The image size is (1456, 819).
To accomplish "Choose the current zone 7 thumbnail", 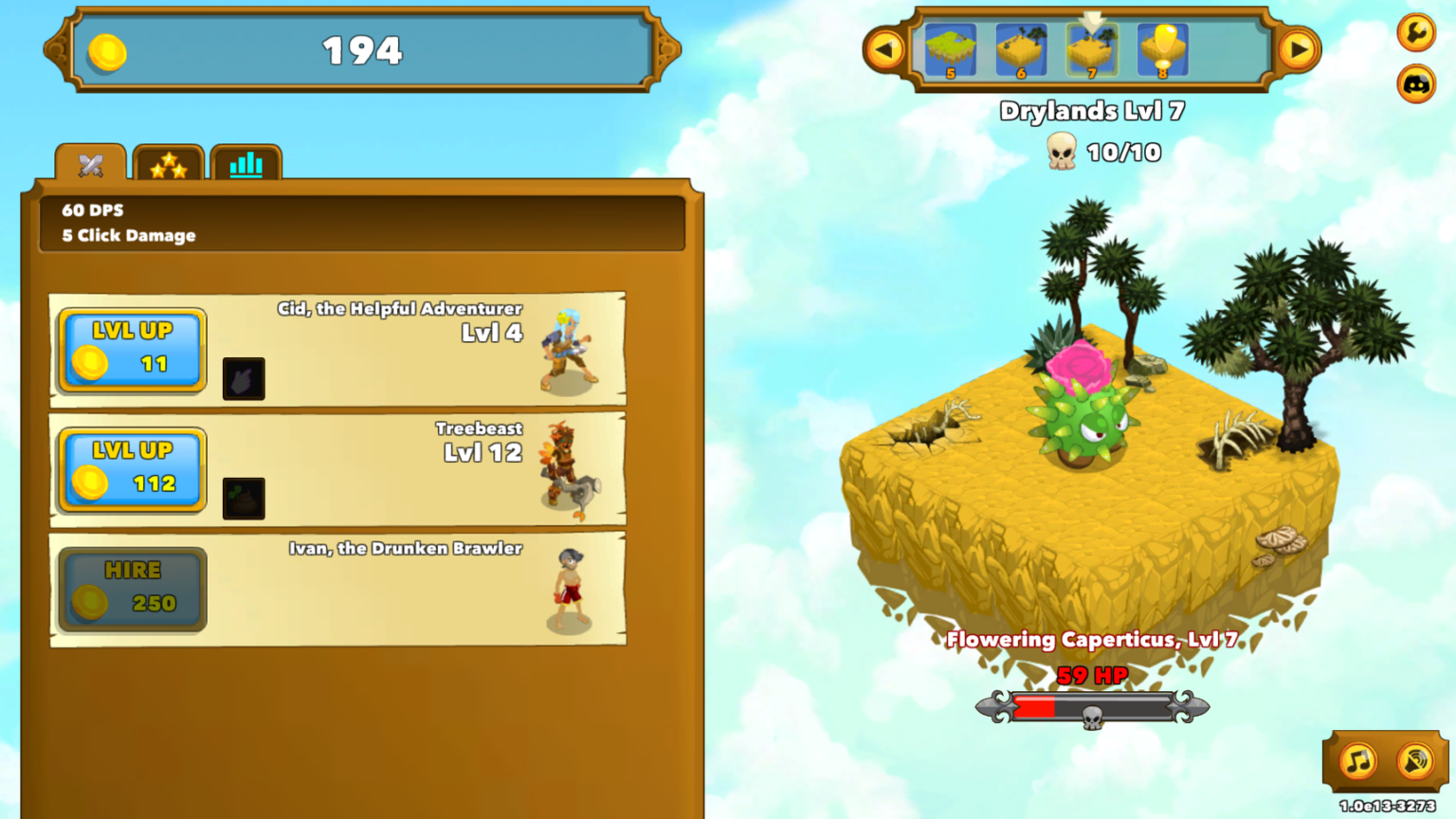I will coord(1091,50).
